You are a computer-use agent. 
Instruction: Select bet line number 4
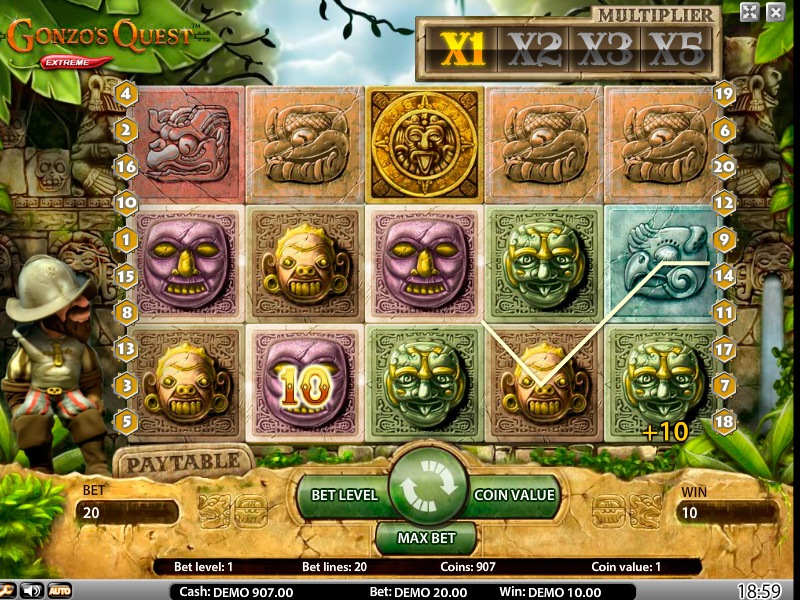[126, 95]
